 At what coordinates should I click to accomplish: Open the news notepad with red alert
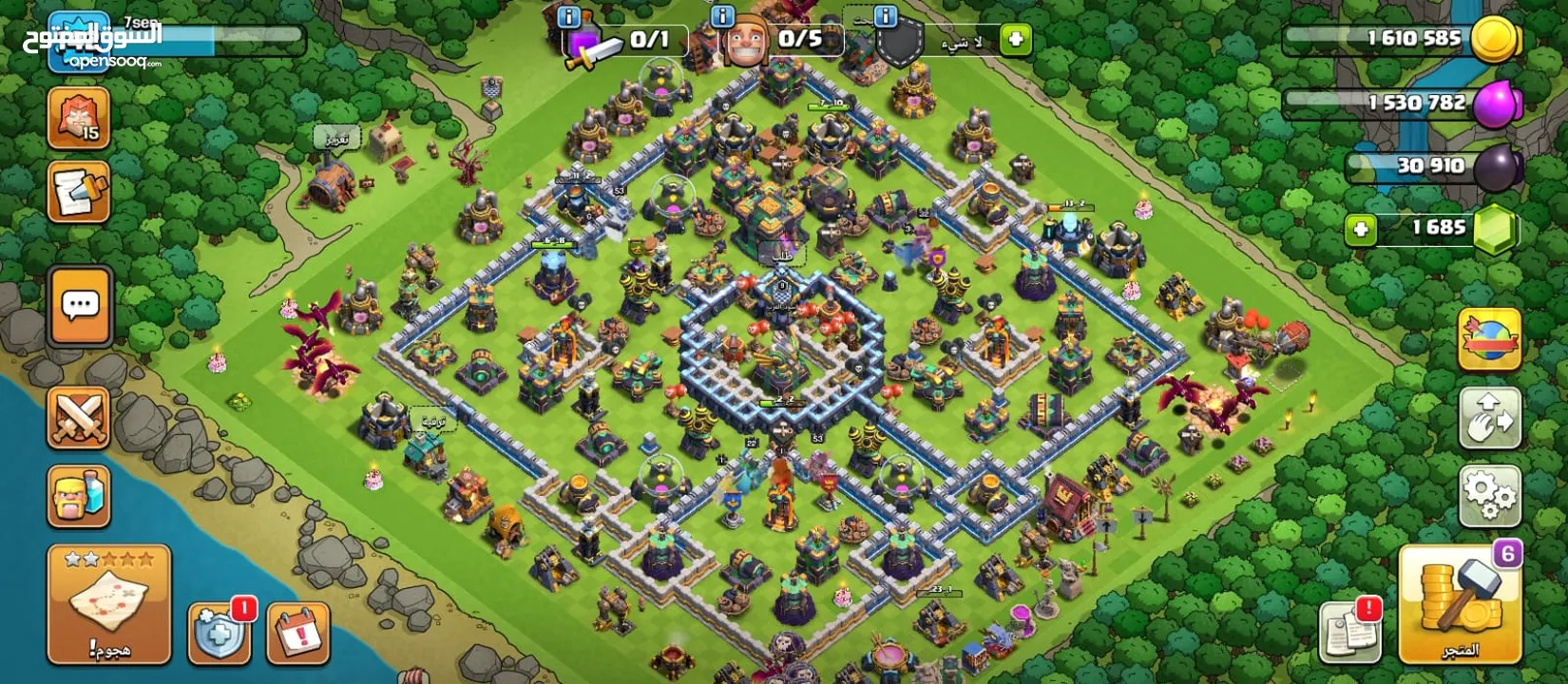(1350, 632)
